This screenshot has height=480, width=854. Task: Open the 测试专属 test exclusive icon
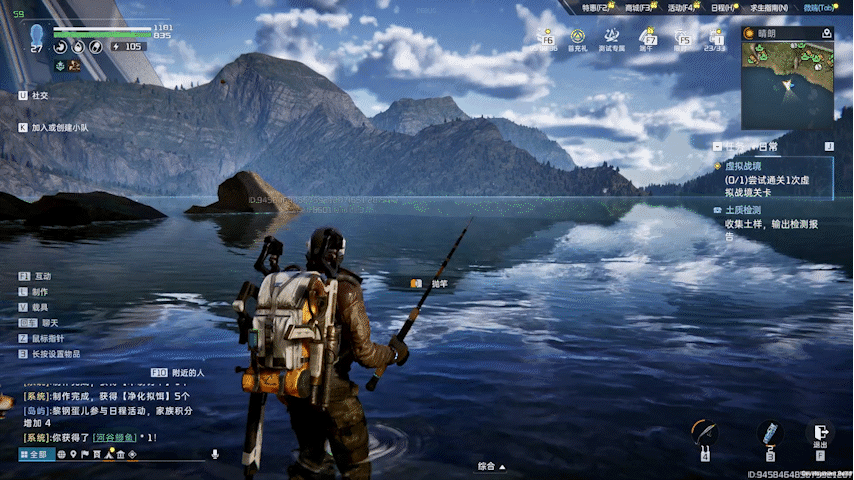point(611,40)
